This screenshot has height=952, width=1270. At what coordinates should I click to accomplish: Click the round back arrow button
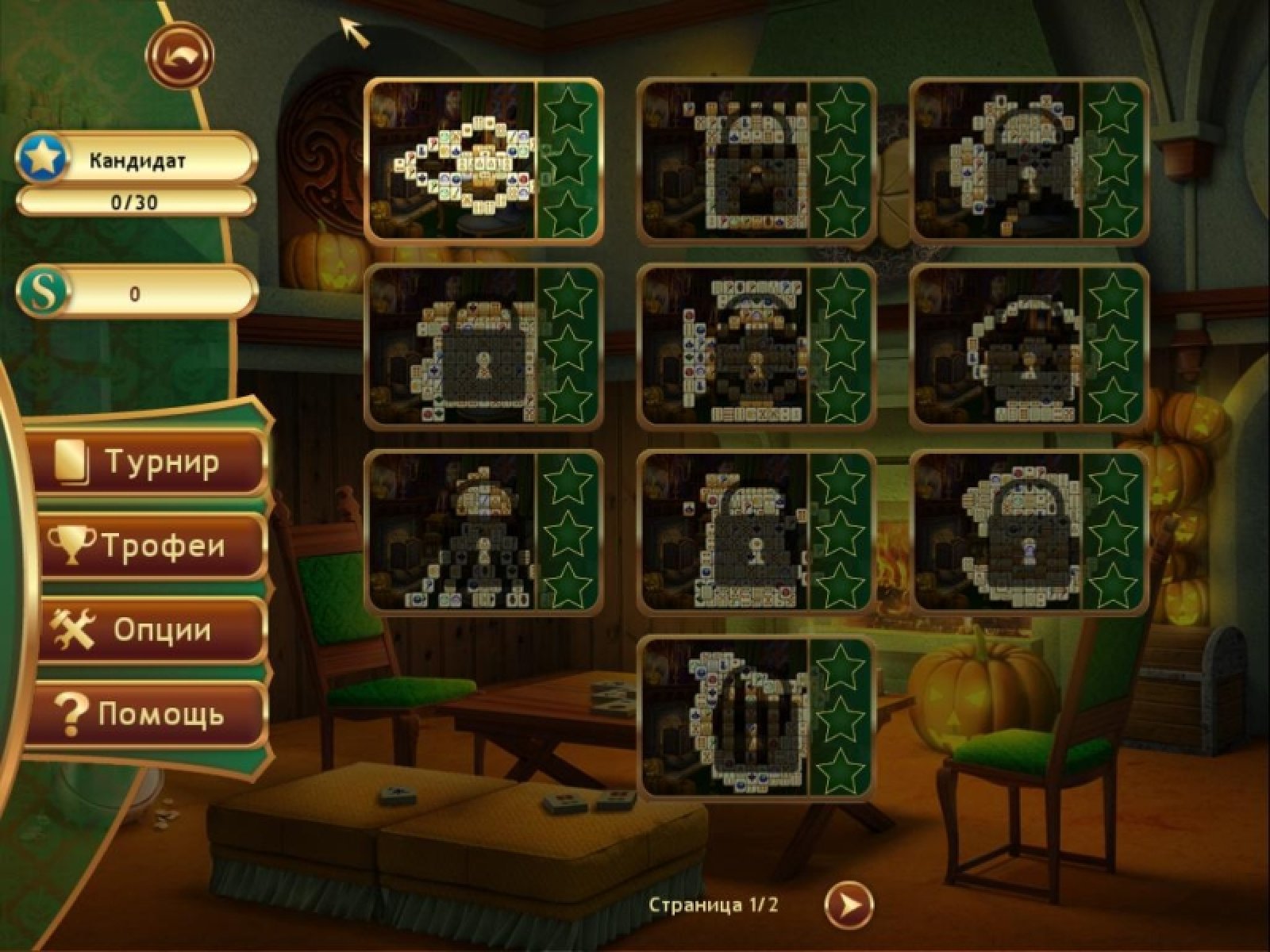coord(179,56)
